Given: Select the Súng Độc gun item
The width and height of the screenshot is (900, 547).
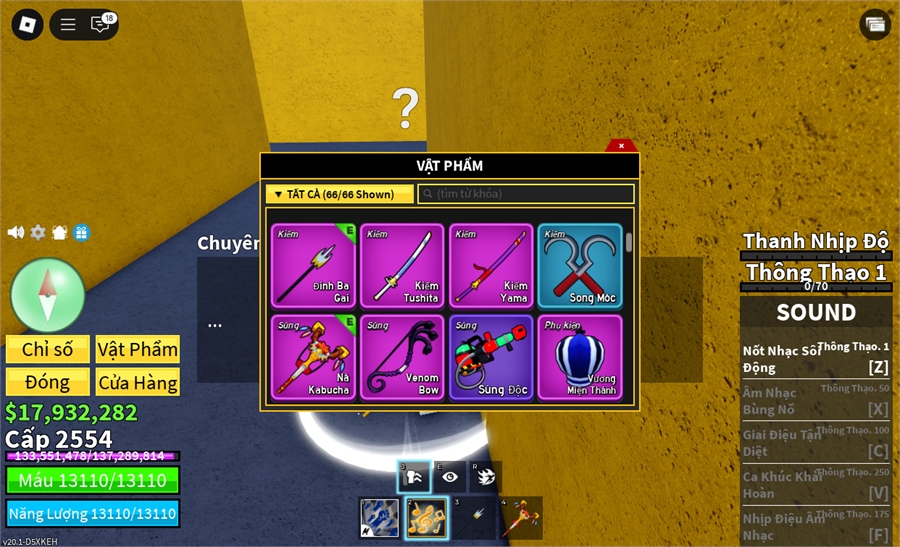Looking at the screenshot, I should [491, 357].
